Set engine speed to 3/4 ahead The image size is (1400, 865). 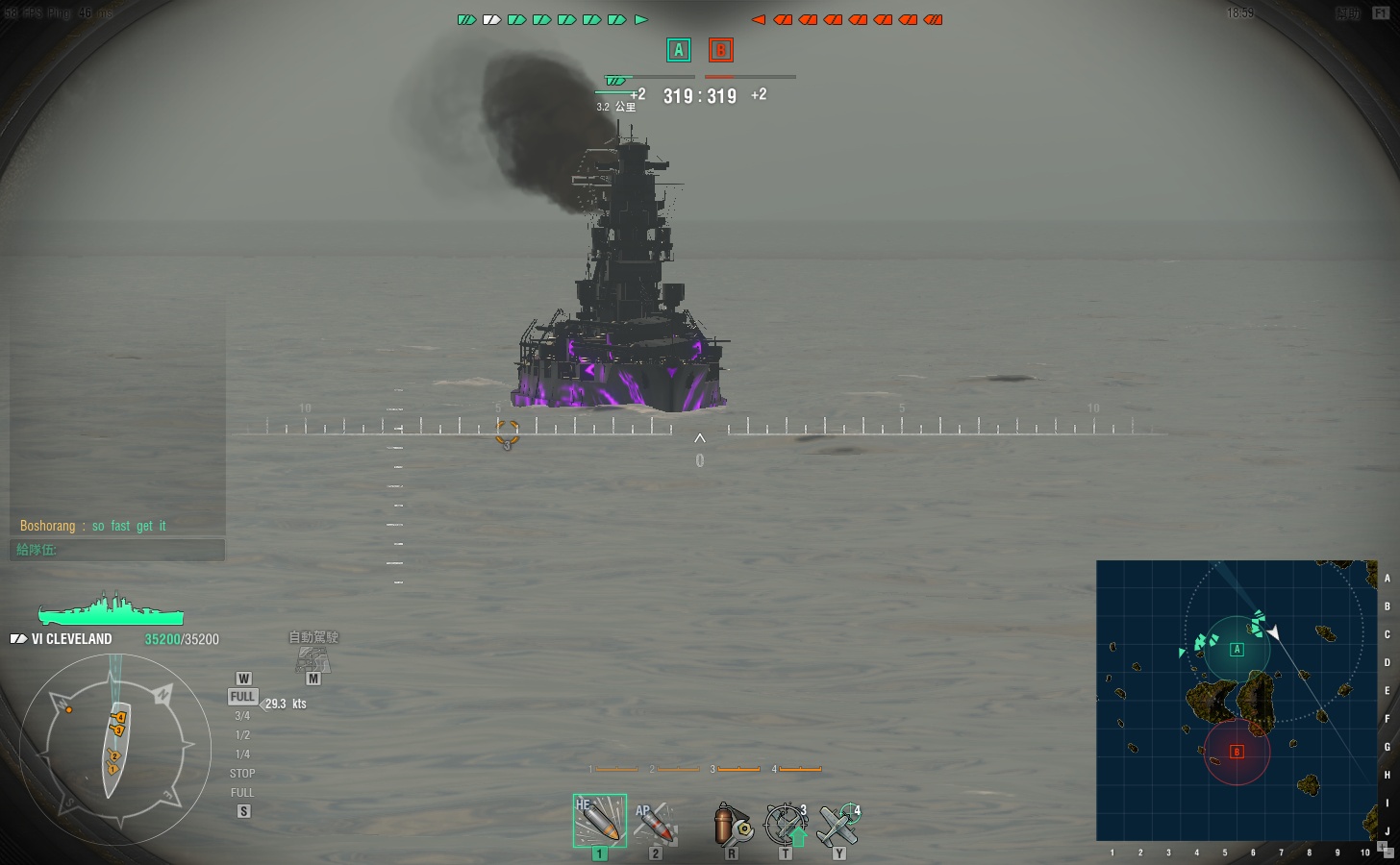click(242, 716)
